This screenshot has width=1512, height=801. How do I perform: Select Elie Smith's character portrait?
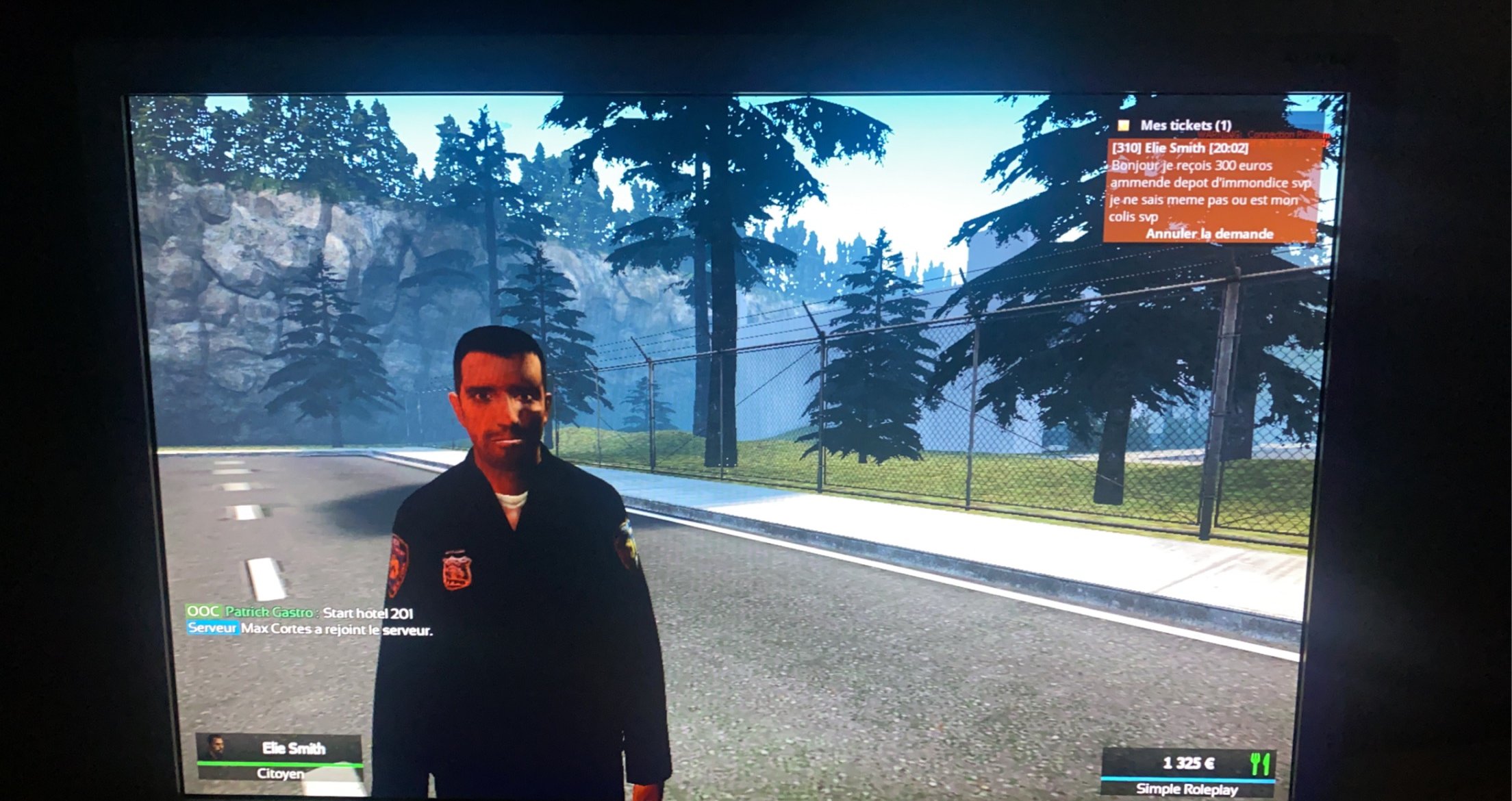[x=216, y=747]
